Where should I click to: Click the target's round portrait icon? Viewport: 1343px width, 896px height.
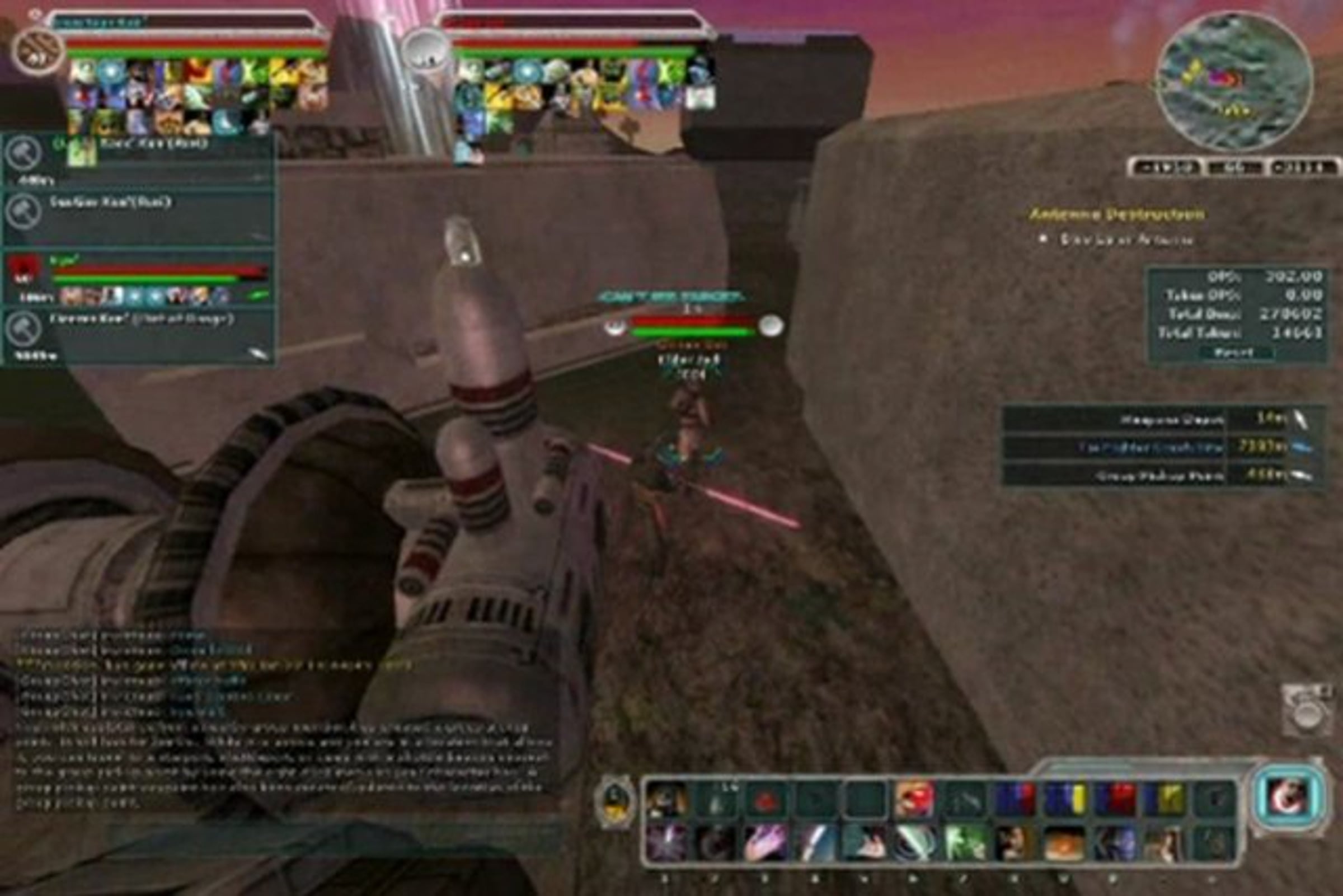(425, 50)
